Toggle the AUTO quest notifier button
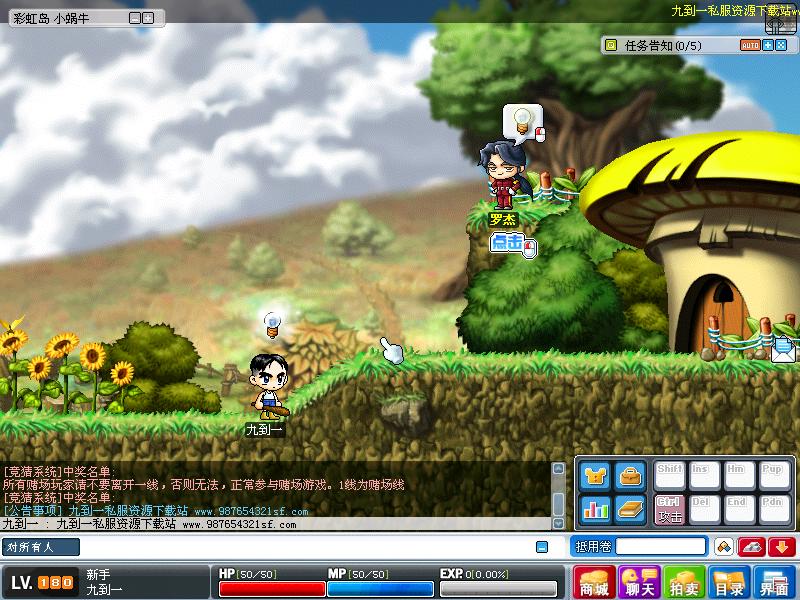800x600 pixels. (749, 45)
